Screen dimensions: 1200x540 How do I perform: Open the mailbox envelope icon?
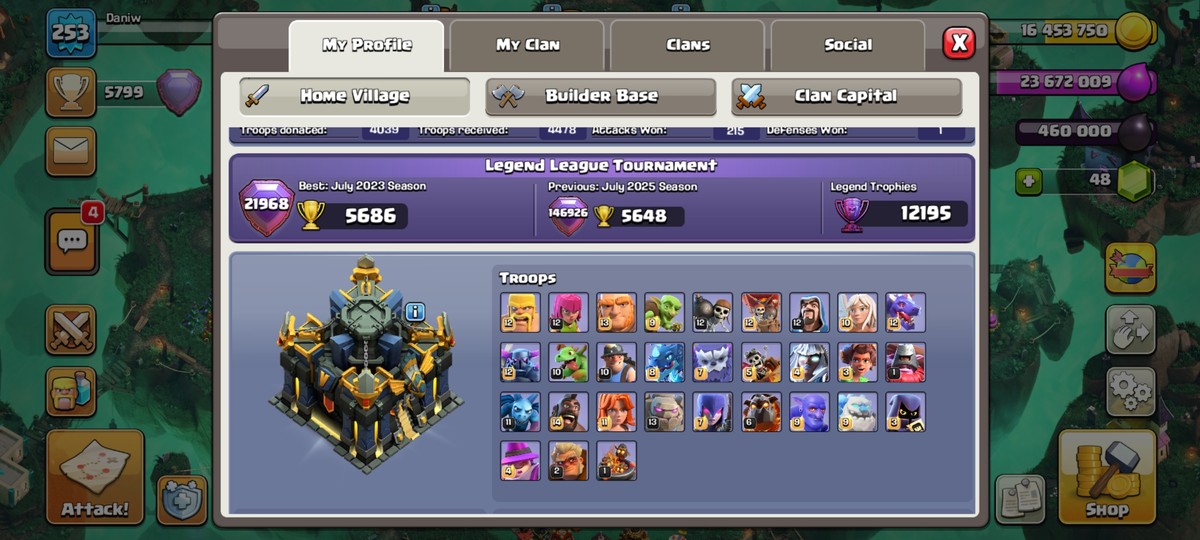pos(71,152)
